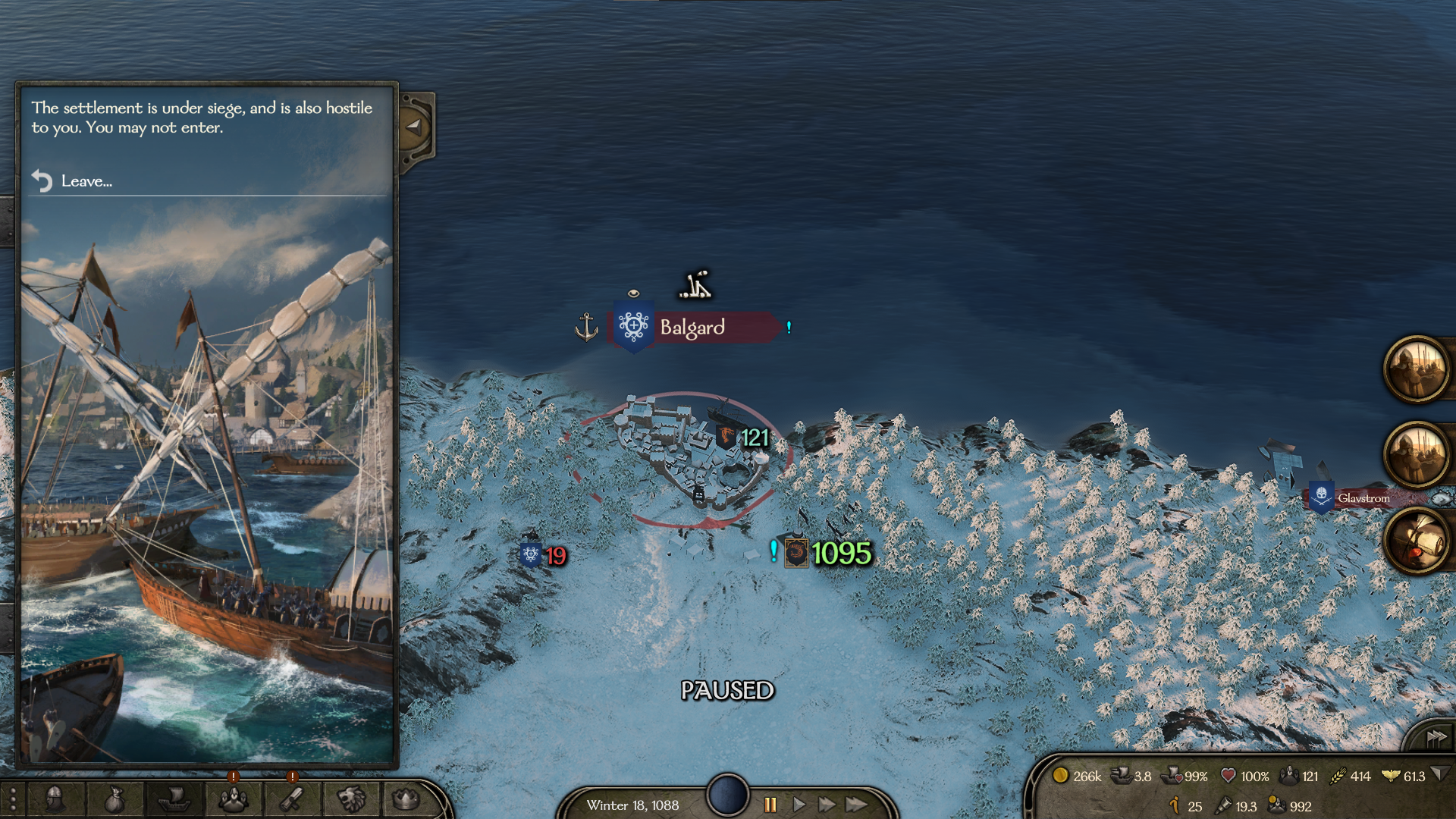The width and height of the screenshot is (1456, 819).
Task: Set time to fast-forward speed
Action: click(827, 805)
